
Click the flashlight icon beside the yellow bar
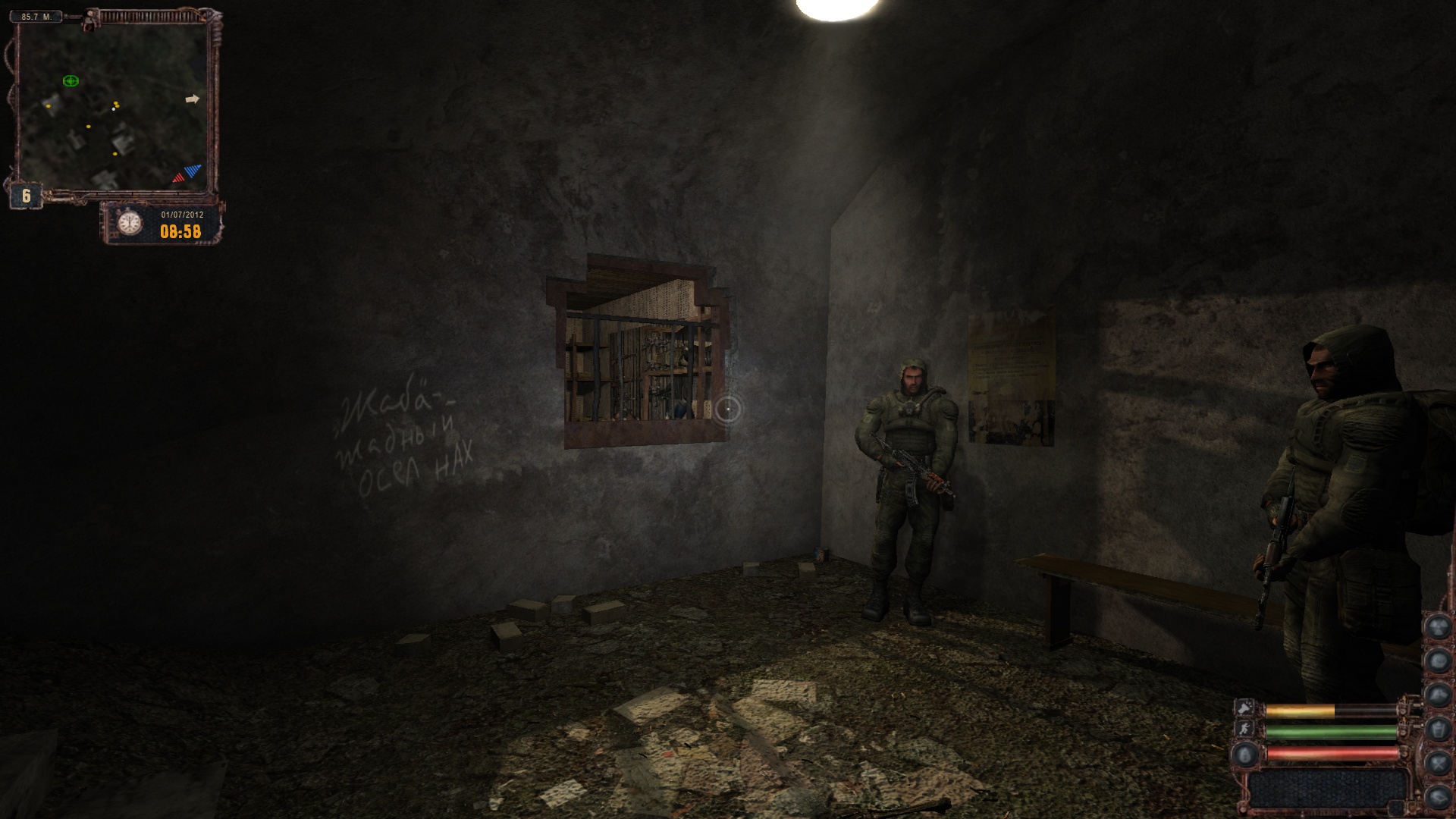click(1245, 709)
